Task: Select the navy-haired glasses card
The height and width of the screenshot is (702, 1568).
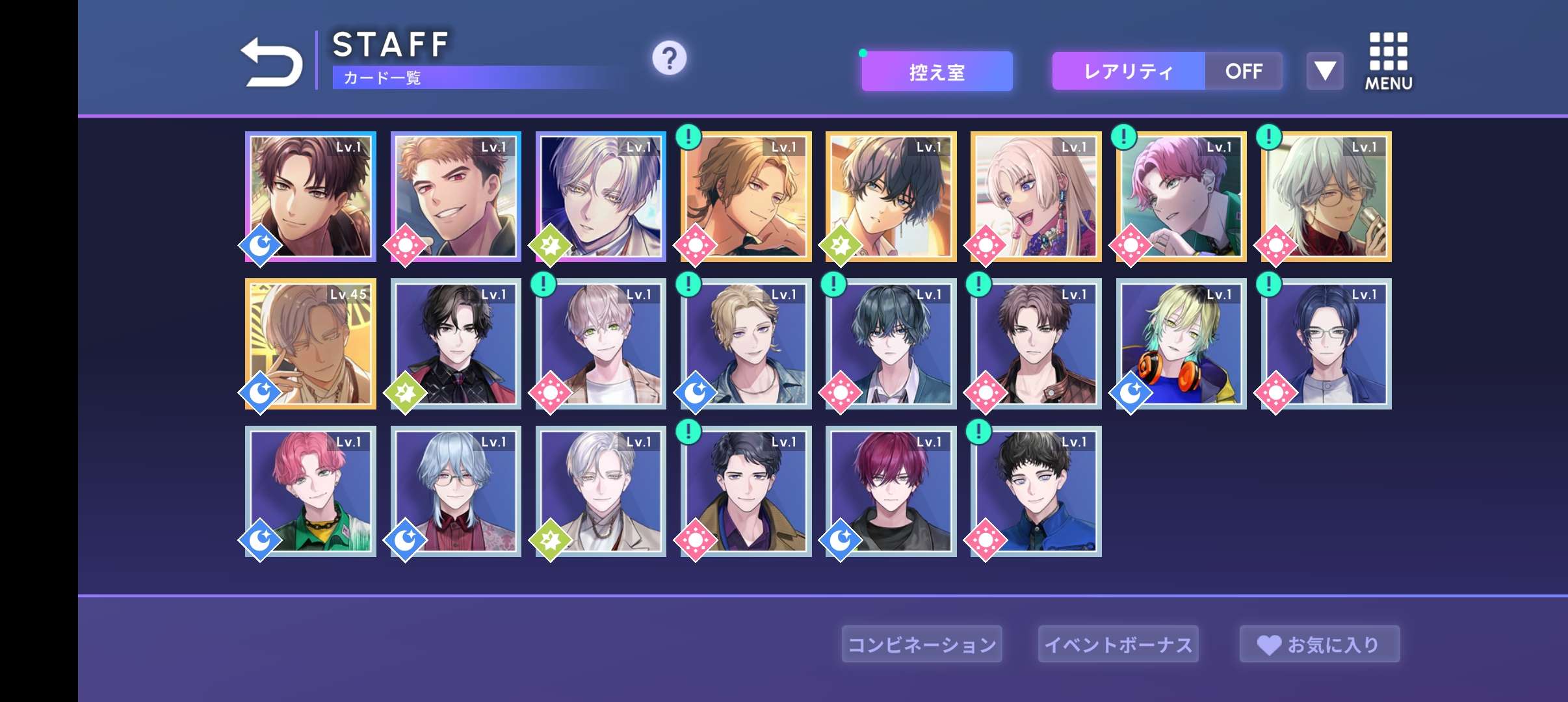Action: click(x=1326, y=344)
